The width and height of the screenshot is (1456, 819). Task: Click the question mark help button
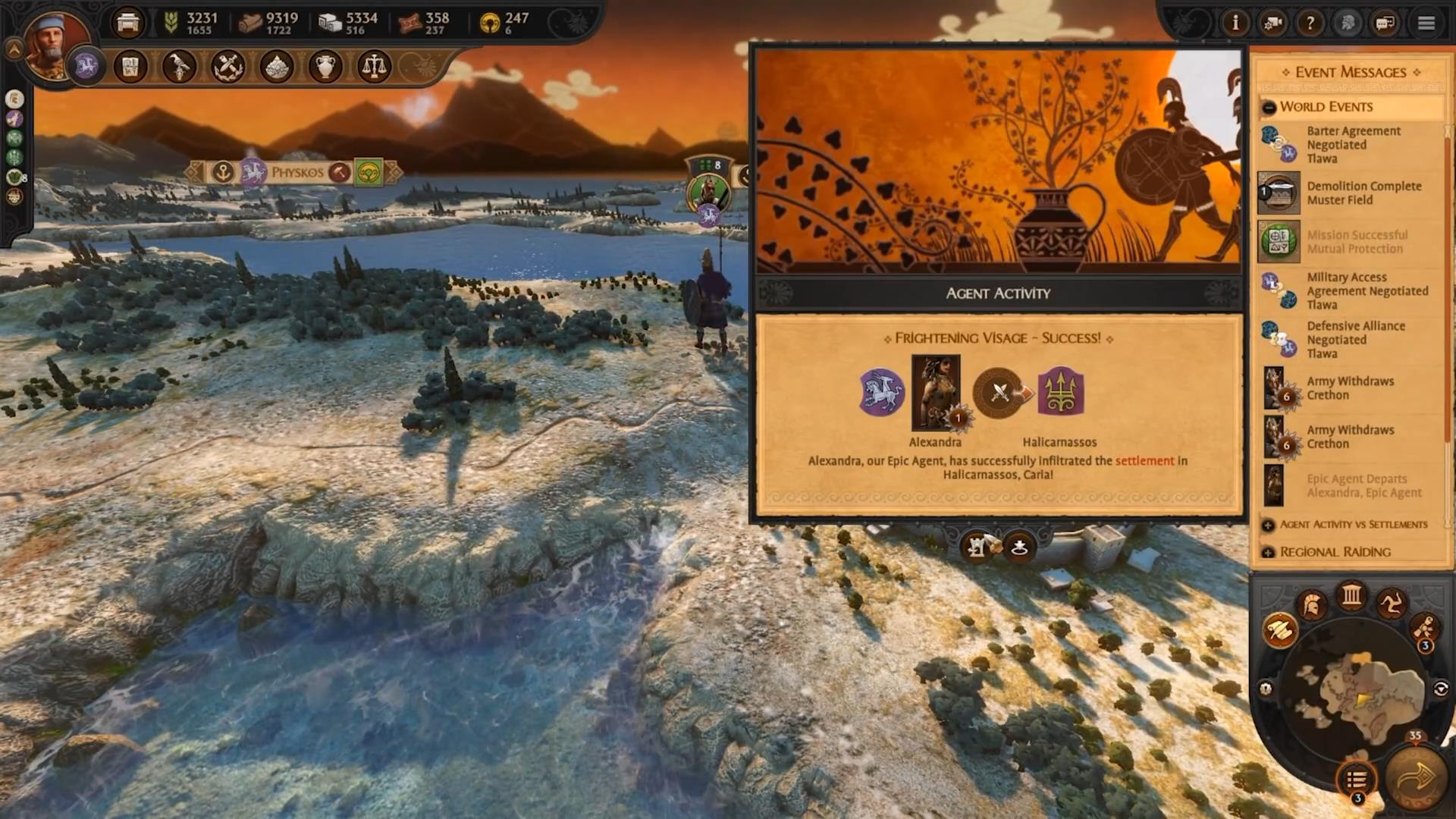tap(1310, 23)
